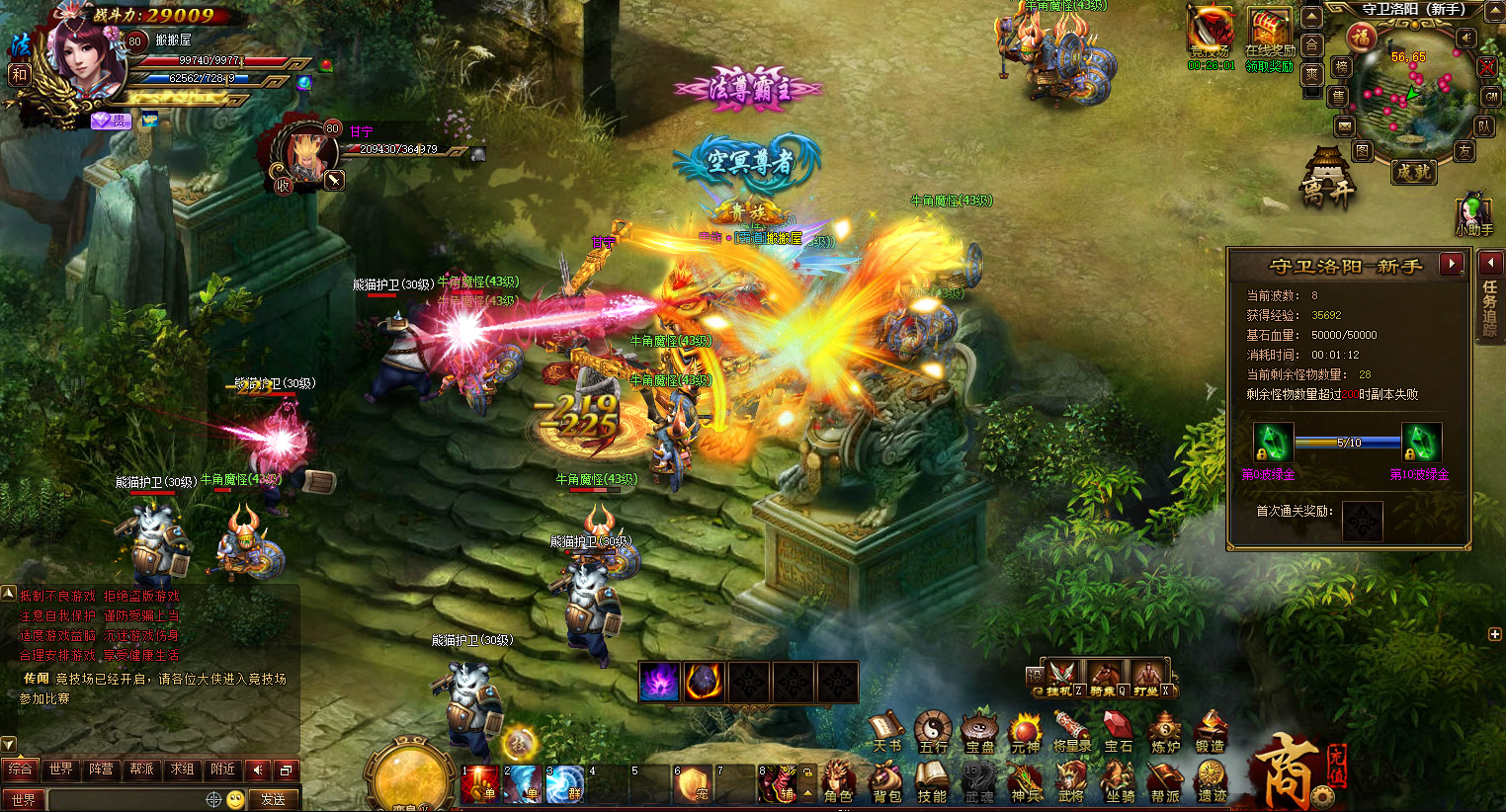This screenshot has height=812, width=1506.
Task: Open the 商 shop button
Action: coord(1288,771)
